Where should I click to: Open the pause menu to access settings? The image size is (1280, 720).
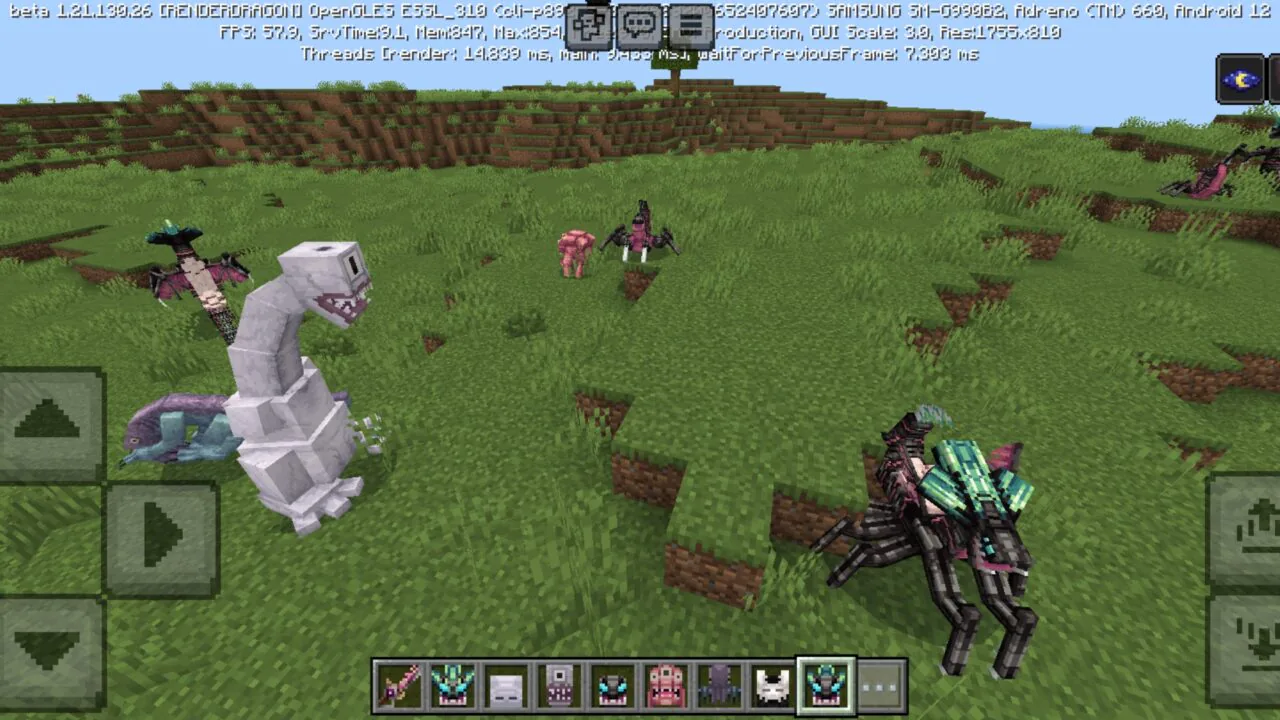692,22
